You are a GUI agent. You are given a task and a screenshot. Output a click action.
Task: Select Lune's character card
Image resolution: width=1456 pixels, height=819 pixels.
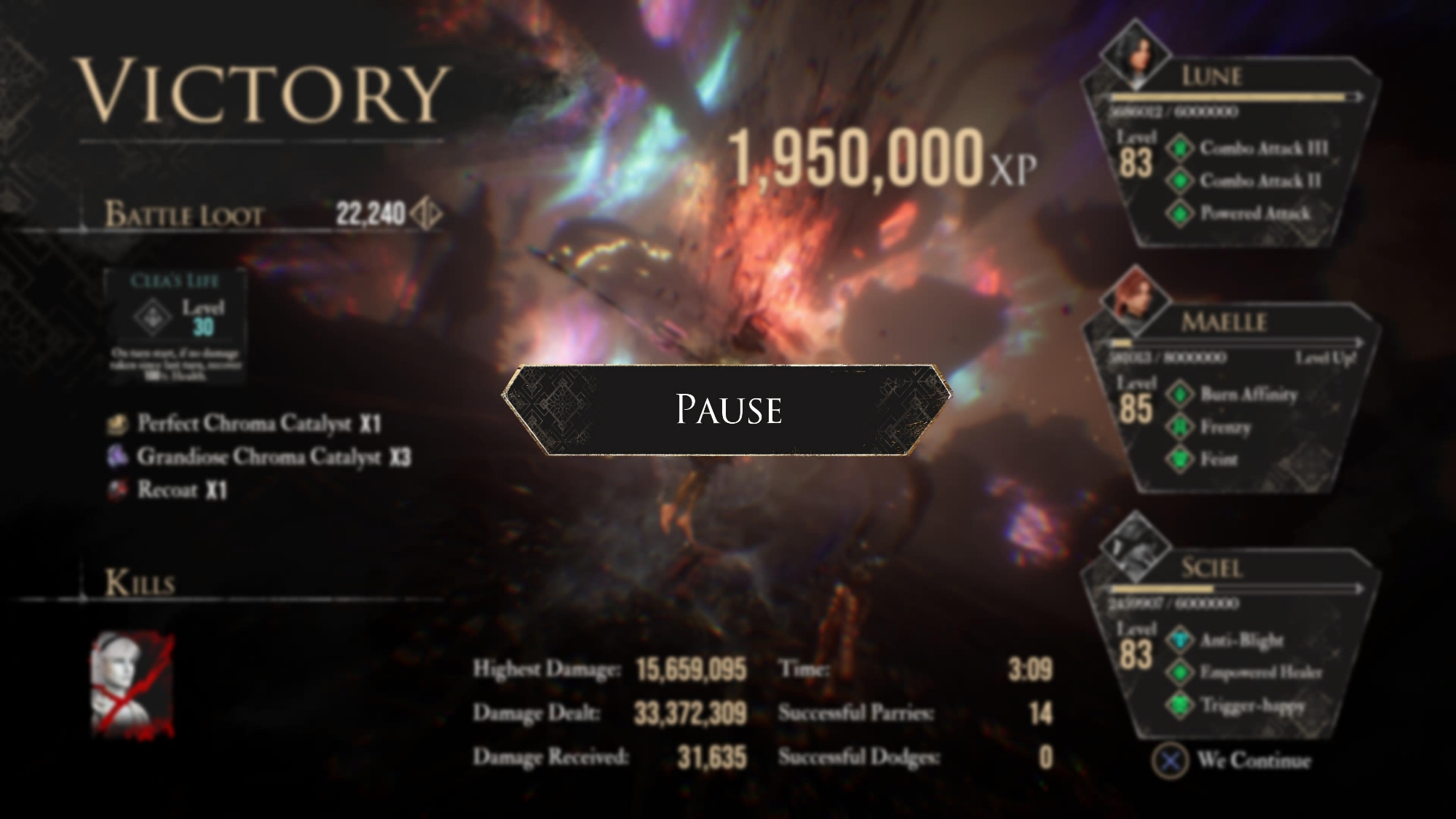(1230, 153)
